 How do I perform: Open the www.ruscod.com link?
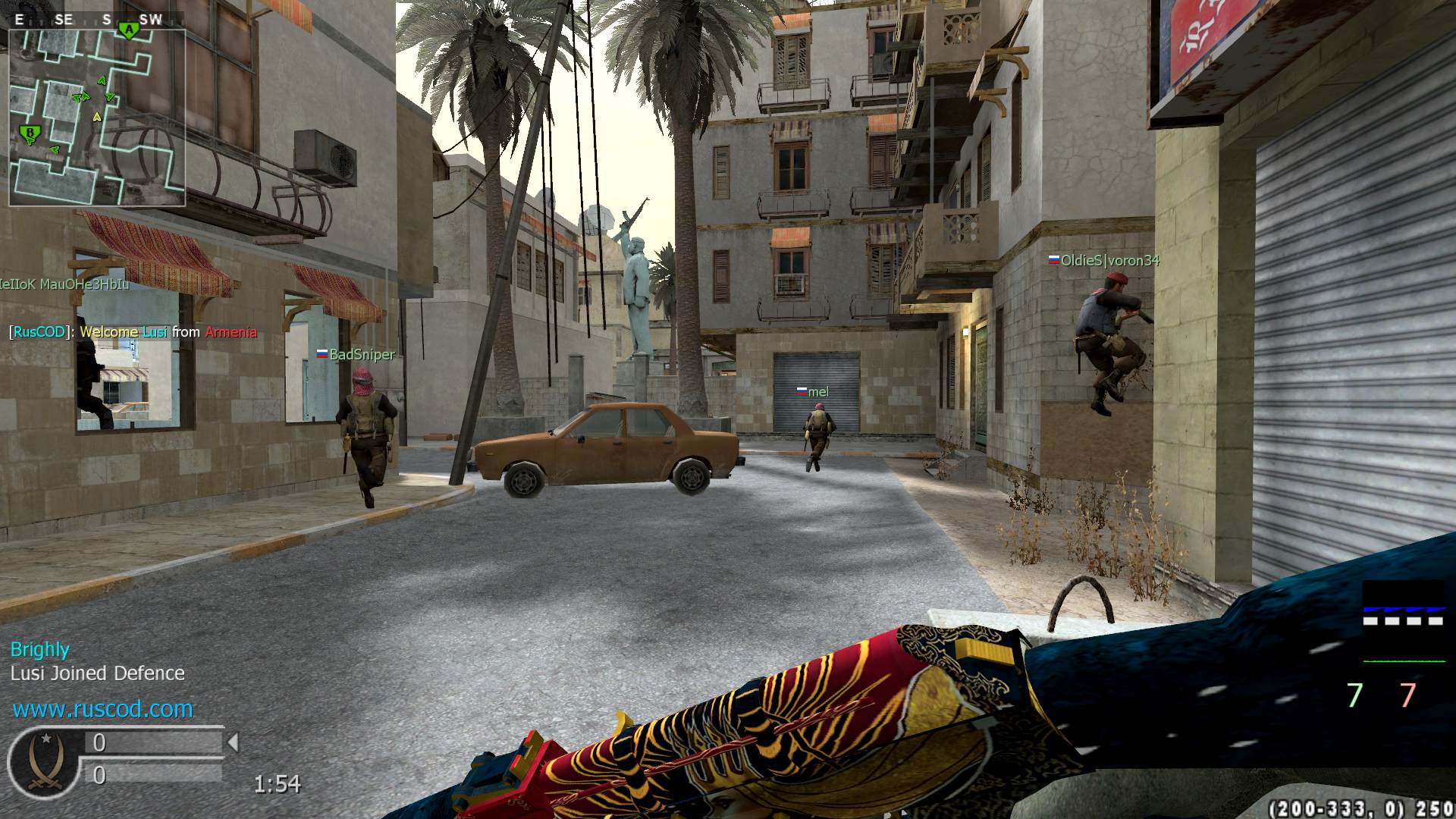point(102,709)
